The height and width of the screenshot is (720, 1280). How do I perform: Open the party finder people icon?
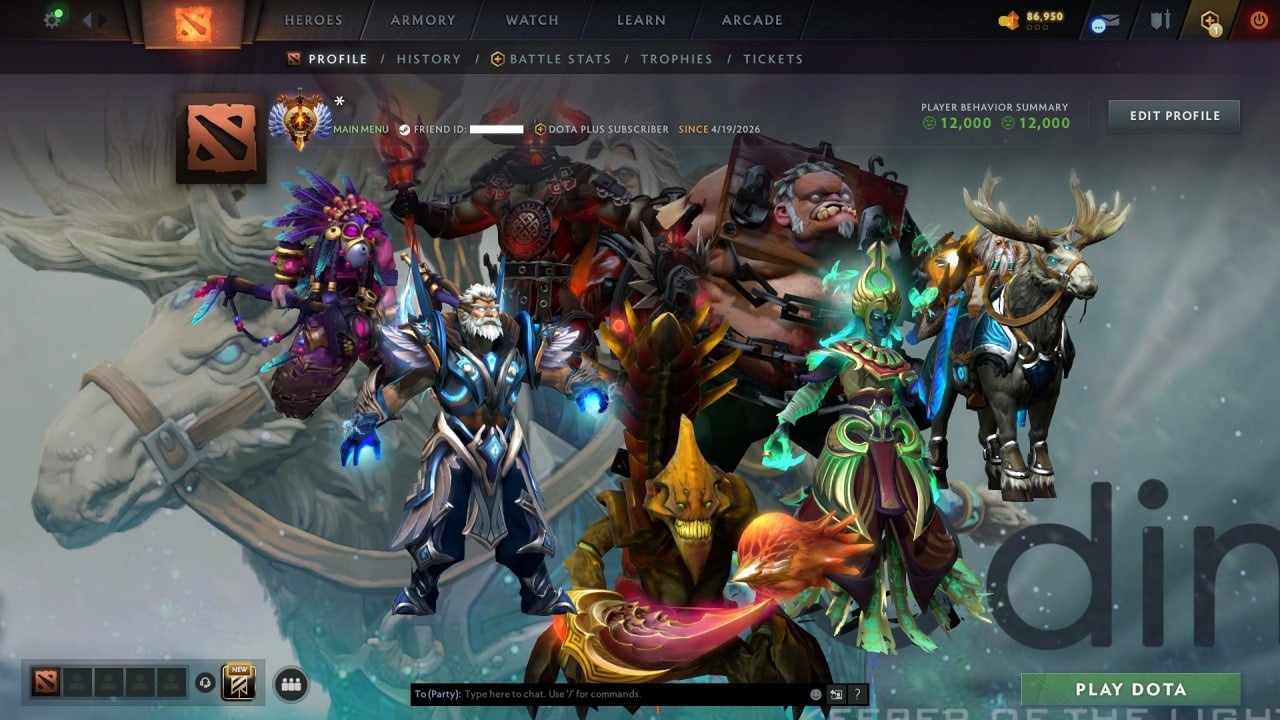[x=291, y=684]
